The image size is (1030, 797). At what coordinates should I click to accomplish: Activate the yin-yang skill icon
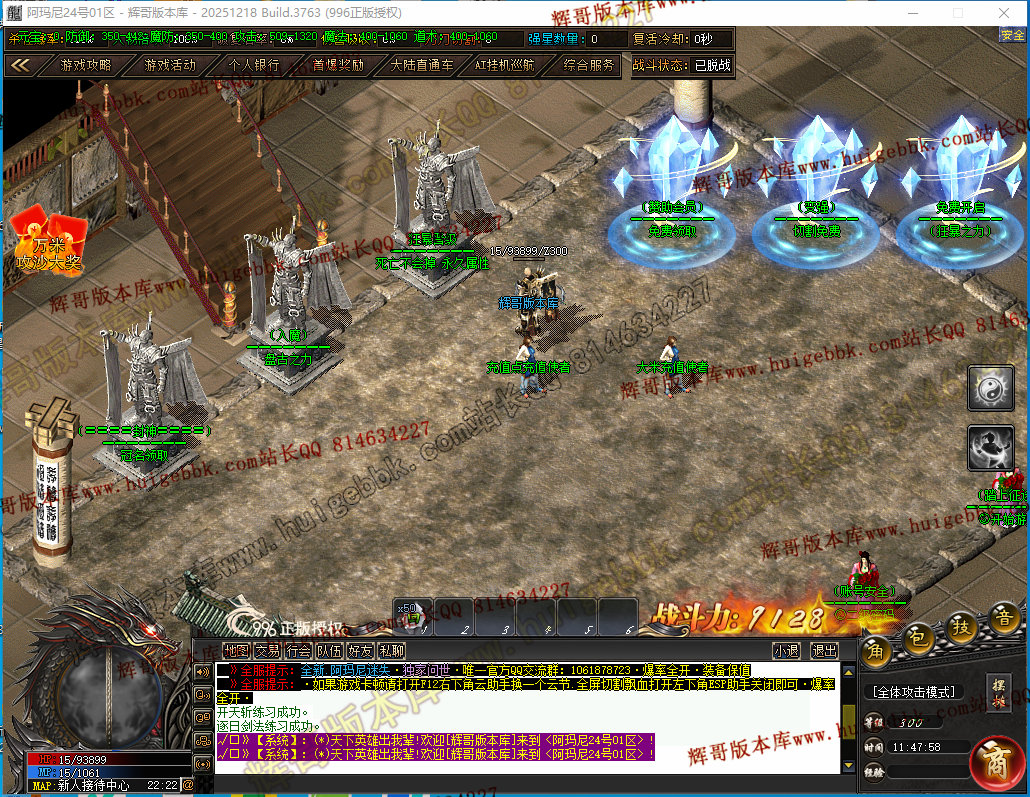[990, 388]
